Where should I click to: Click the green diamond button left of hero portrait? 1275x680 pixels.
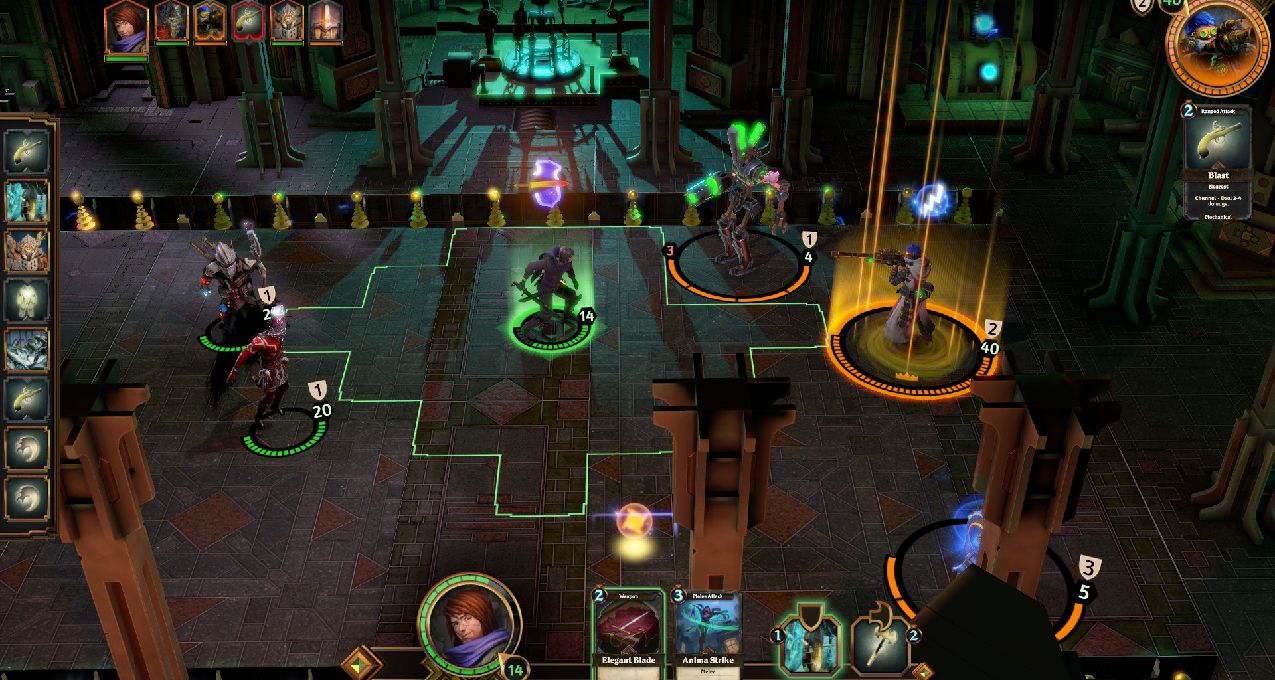361,663
